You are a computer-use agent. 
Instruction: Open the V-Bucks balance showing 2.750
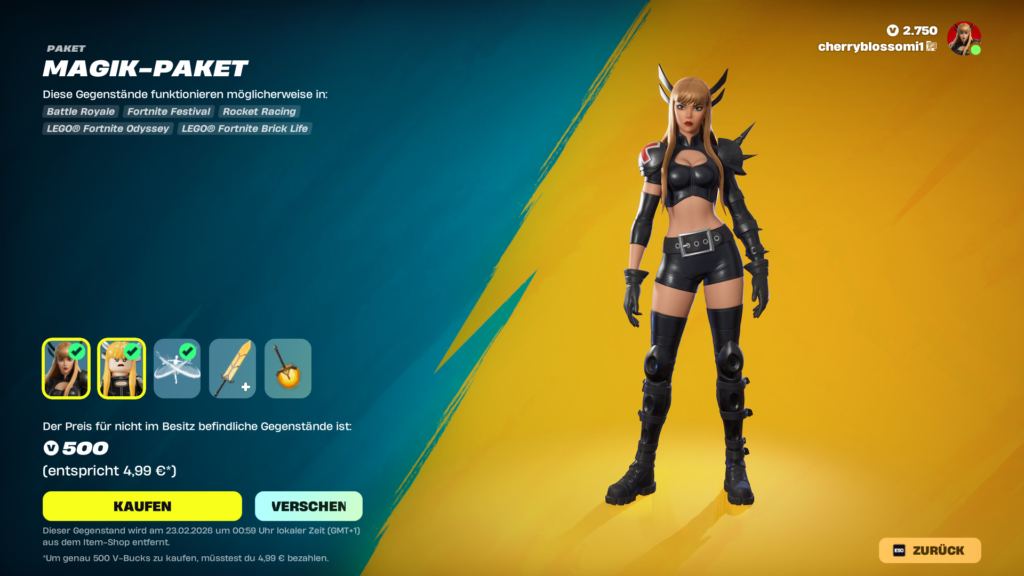912,31
